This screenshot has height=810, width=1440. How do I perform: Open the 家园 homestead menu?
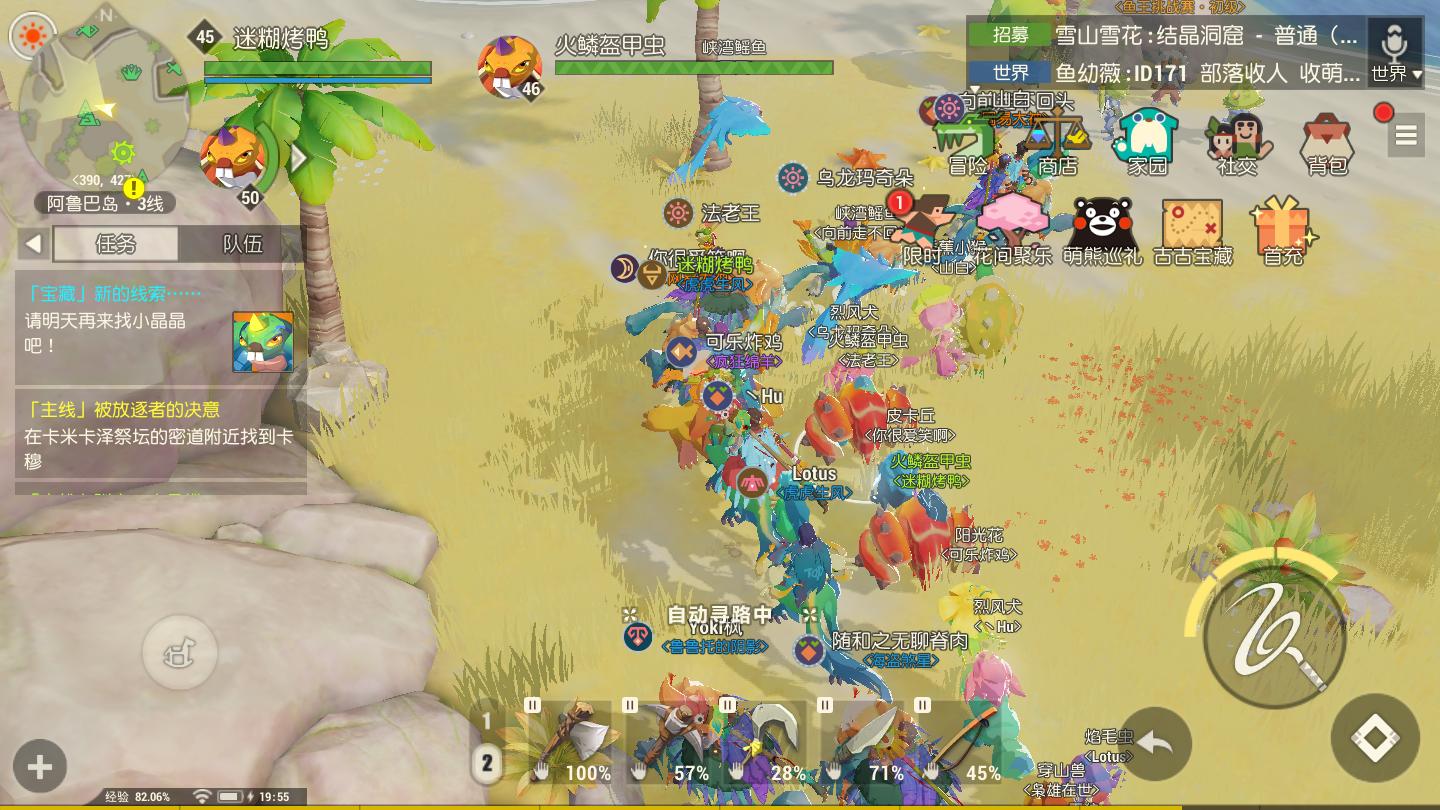click(x=1147, y=145)
